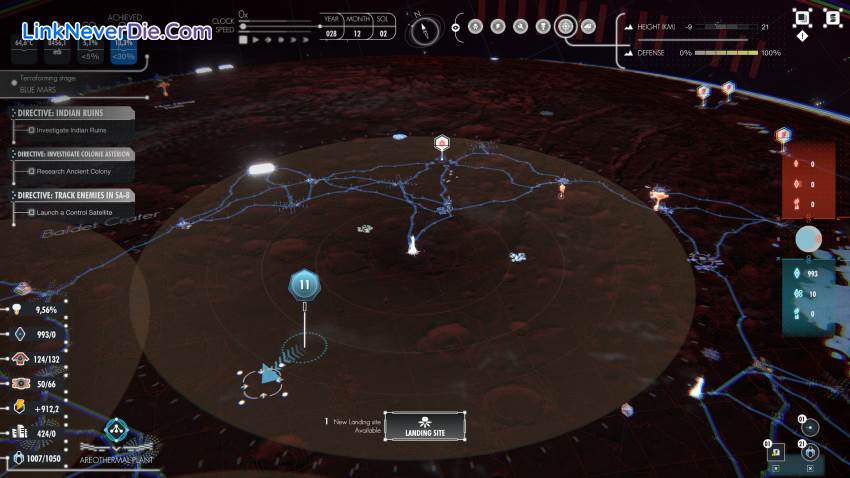
Task: Click the circular icon numbered 01
Action: [810, 427]
